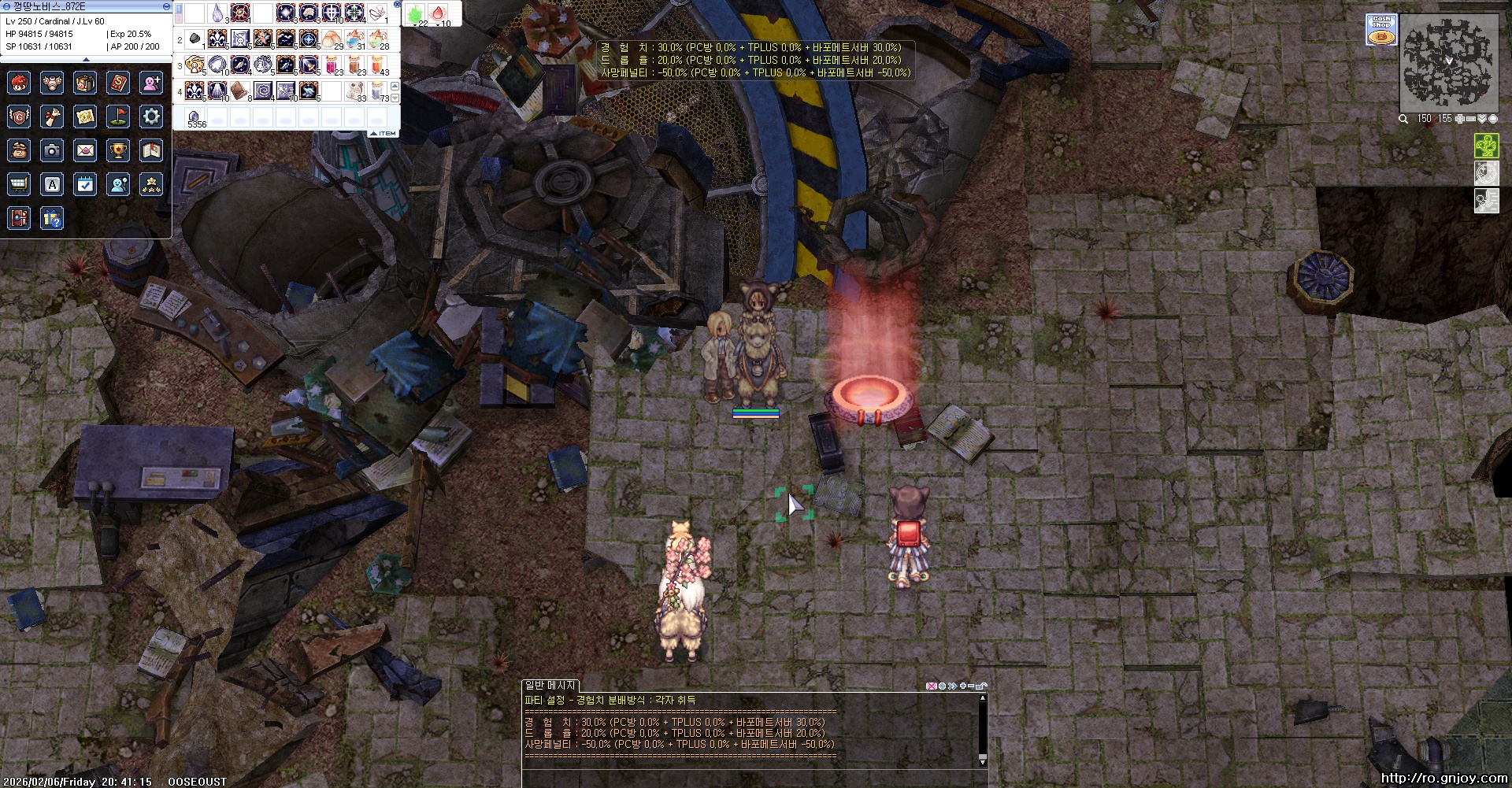This screenshot has height=788, width=1512.
Task: Open the mail envelope icon
Action: [x=85, y=150]
